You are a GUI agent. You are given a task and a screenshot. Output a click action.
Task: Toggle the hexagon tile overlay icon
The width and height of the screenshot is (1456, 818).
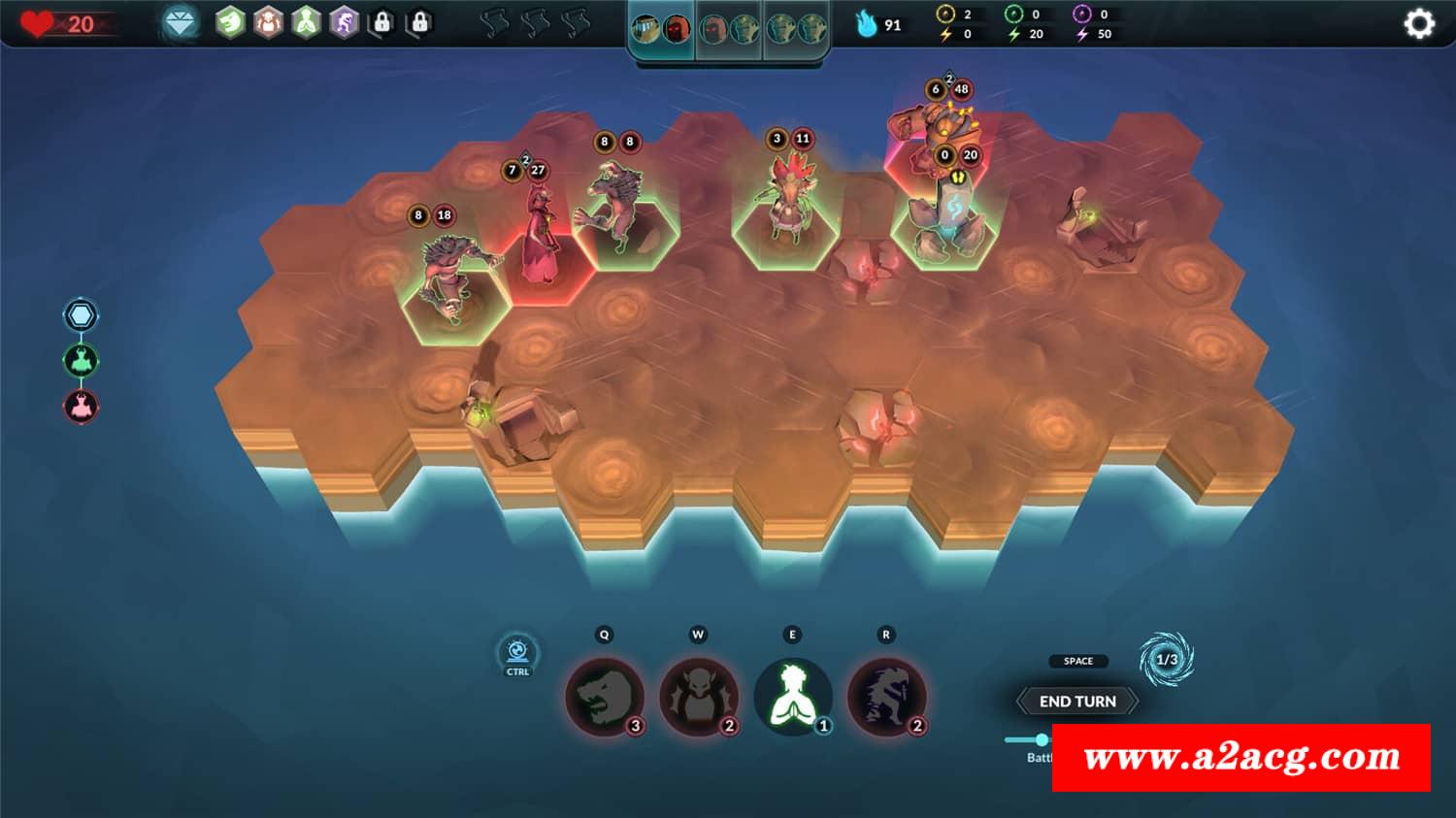point(81,315)
